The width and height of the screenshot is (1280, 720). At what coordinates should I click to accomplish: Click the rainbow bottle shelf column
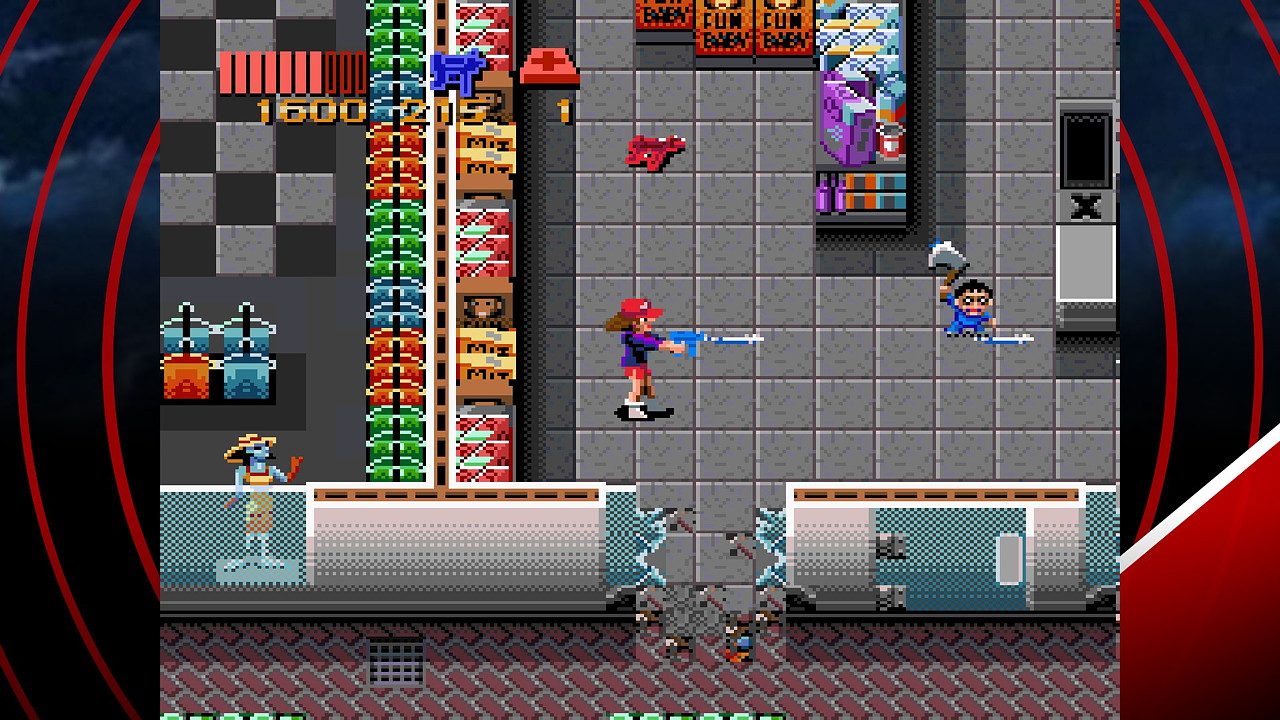396,250
